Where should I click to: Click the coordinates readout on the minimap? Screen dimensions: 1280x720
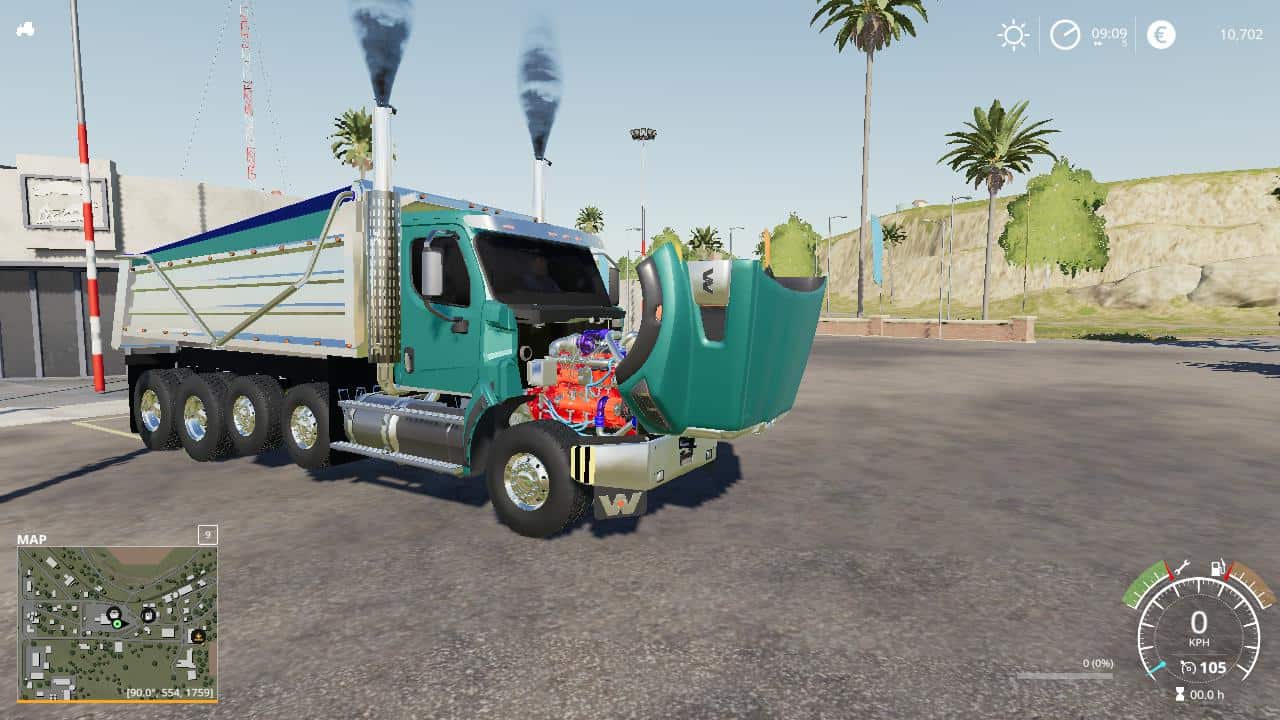(x=168, y=692)
